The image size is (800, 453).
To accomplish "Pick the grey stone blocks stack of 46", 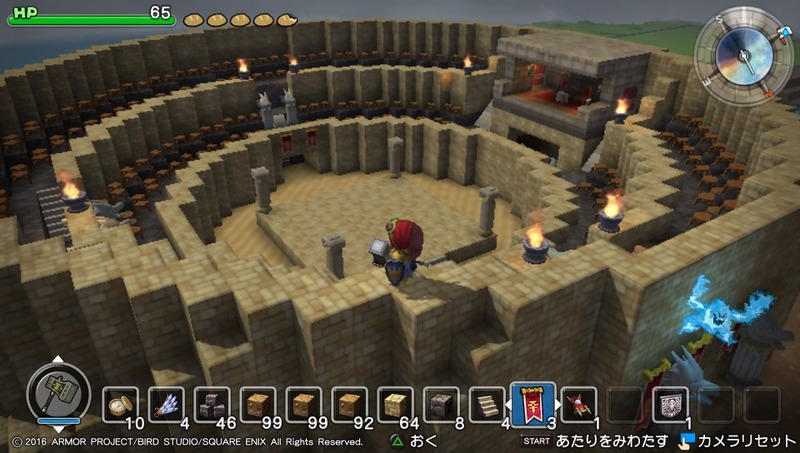I will coord(212,403).
